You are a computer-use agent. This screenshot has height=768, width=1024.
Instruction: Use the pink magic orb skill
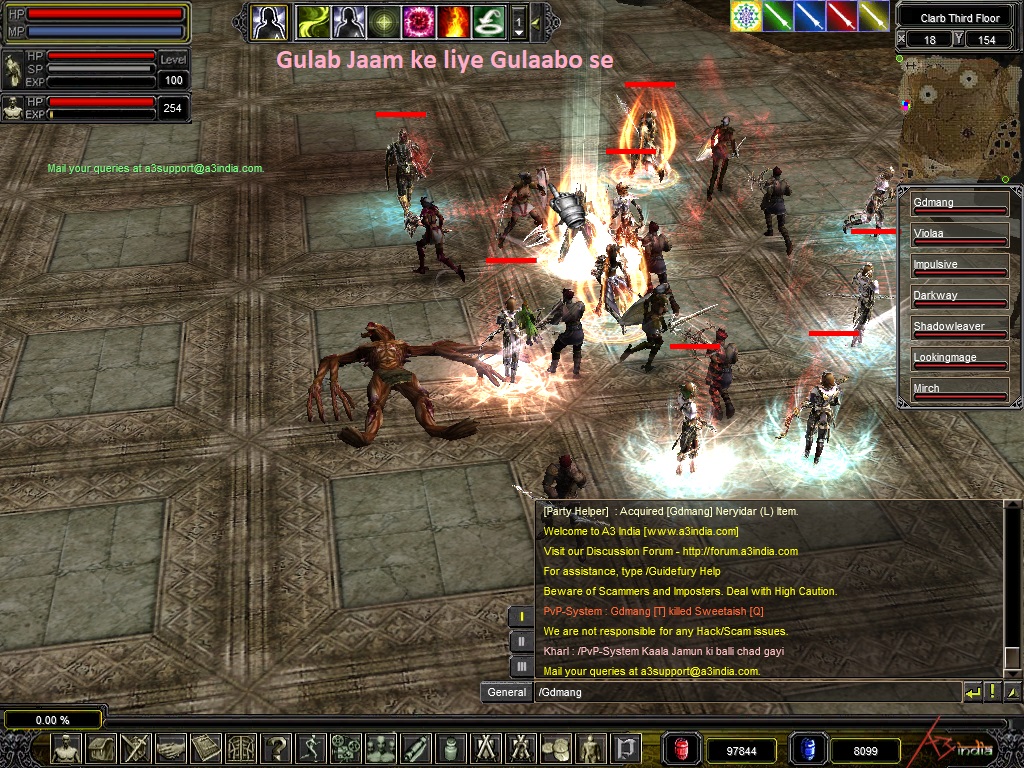coord(417,20)
